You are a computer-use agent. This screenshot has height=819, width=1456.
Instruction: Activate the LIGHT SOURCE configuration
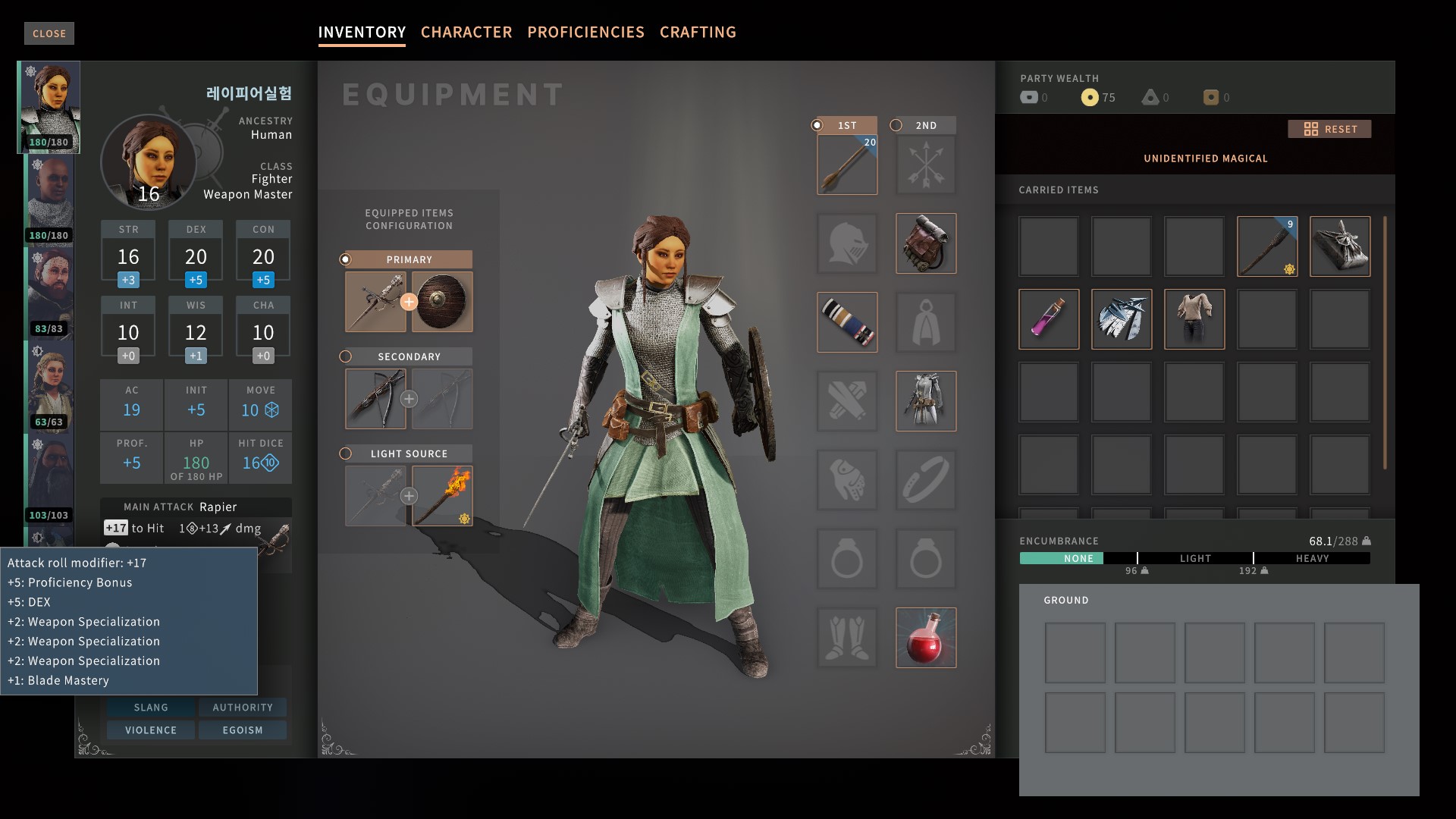pyautogui.click(x=347, y=453)
